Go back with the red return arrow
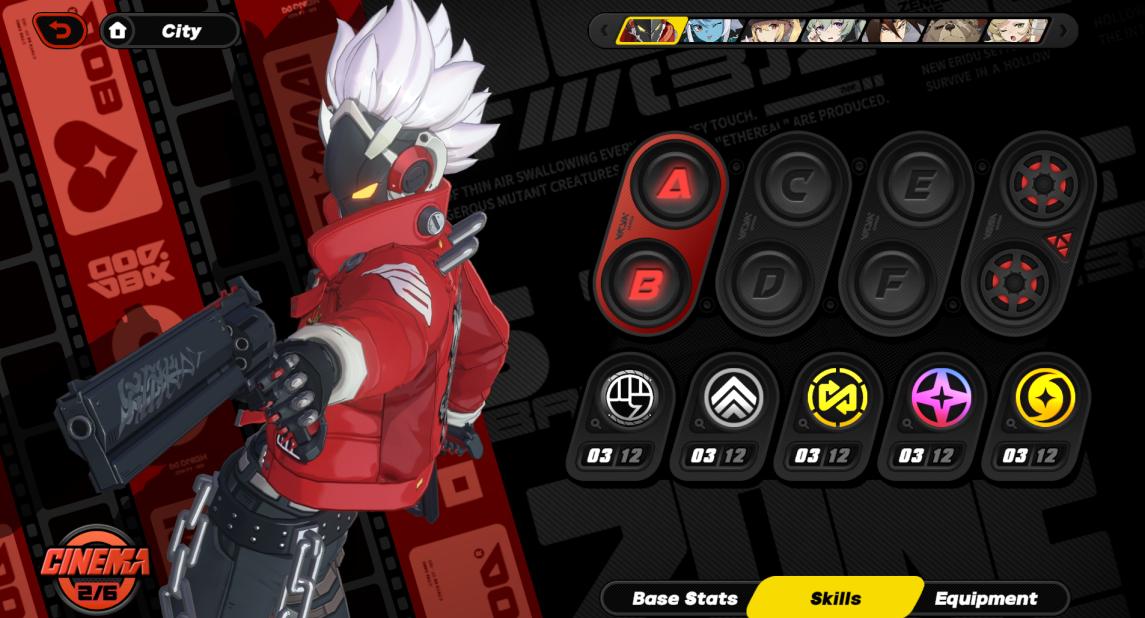 [62, 31]
